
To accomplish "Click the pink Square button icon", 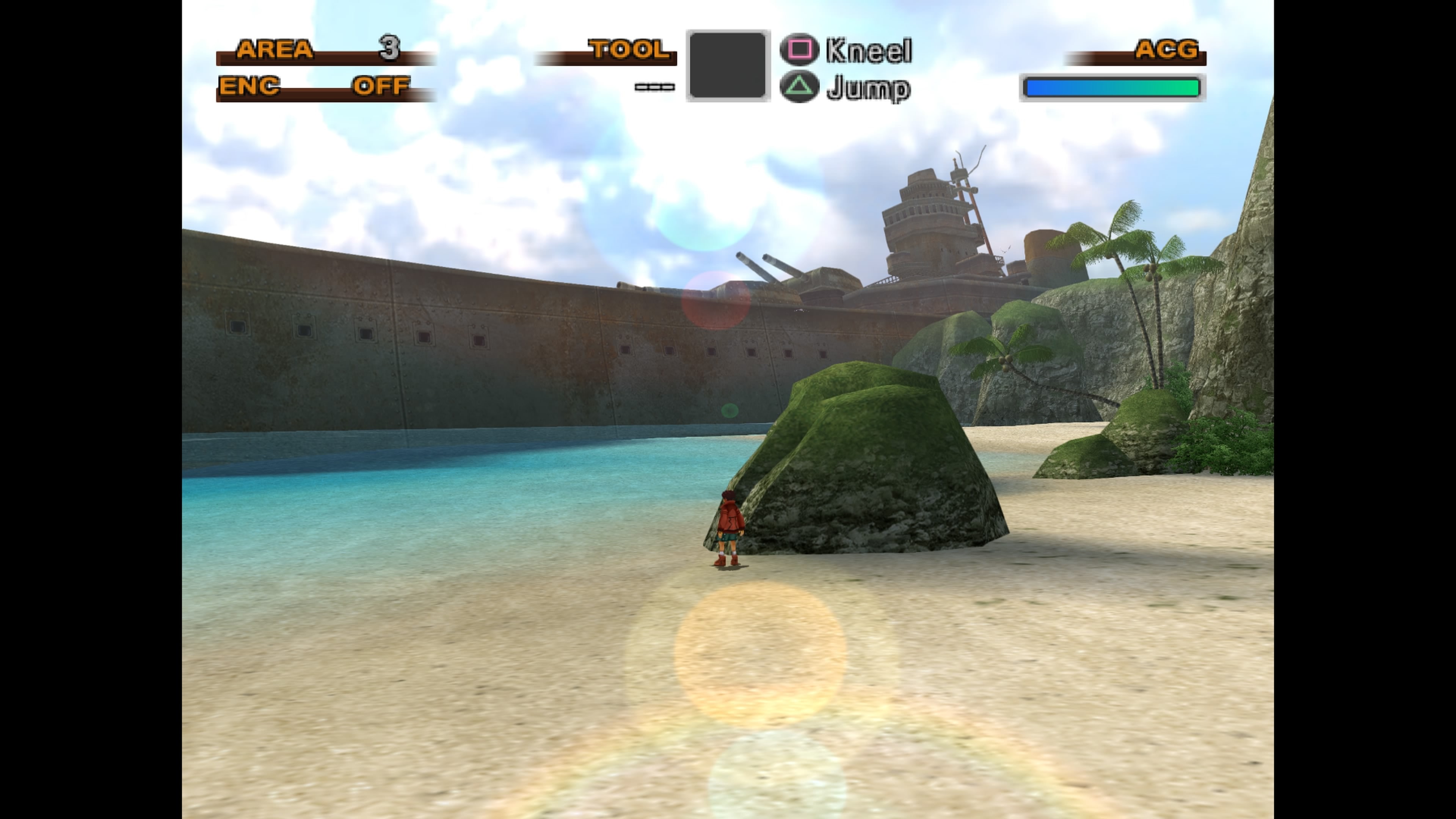I will 800,50.
